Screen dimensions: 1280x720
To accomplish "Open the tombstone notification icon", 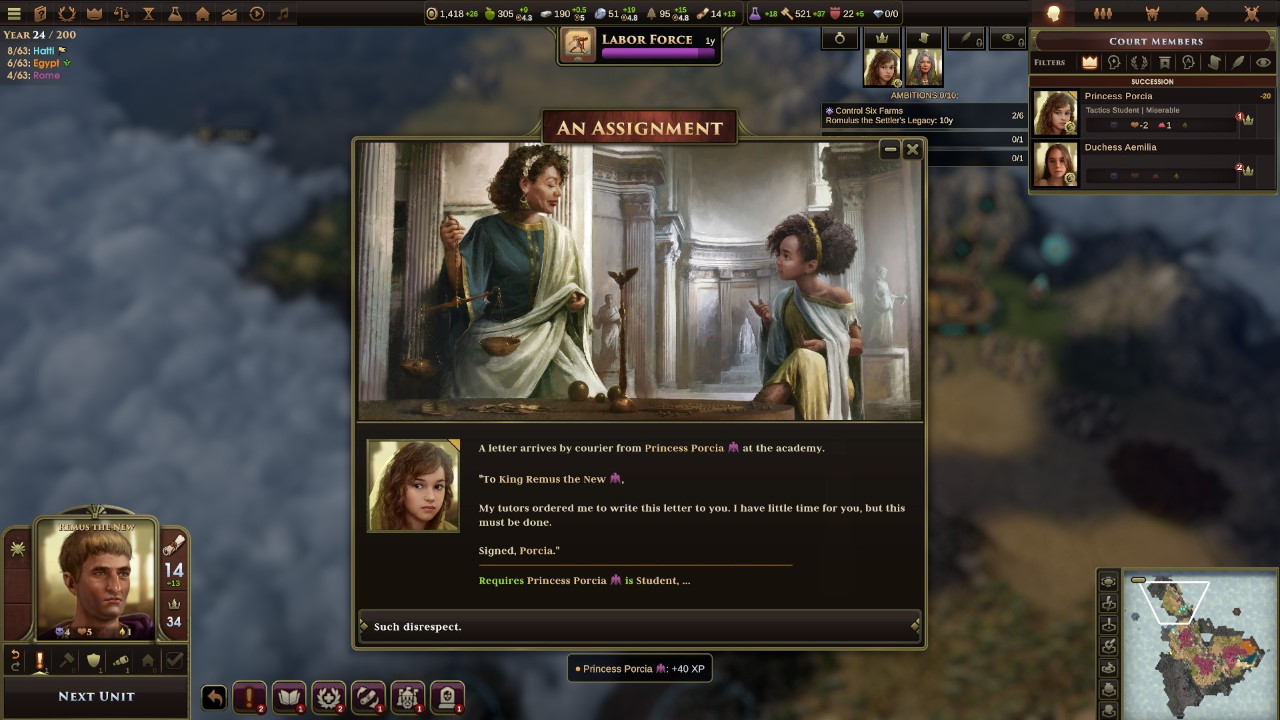I will [x=447, y=697].
